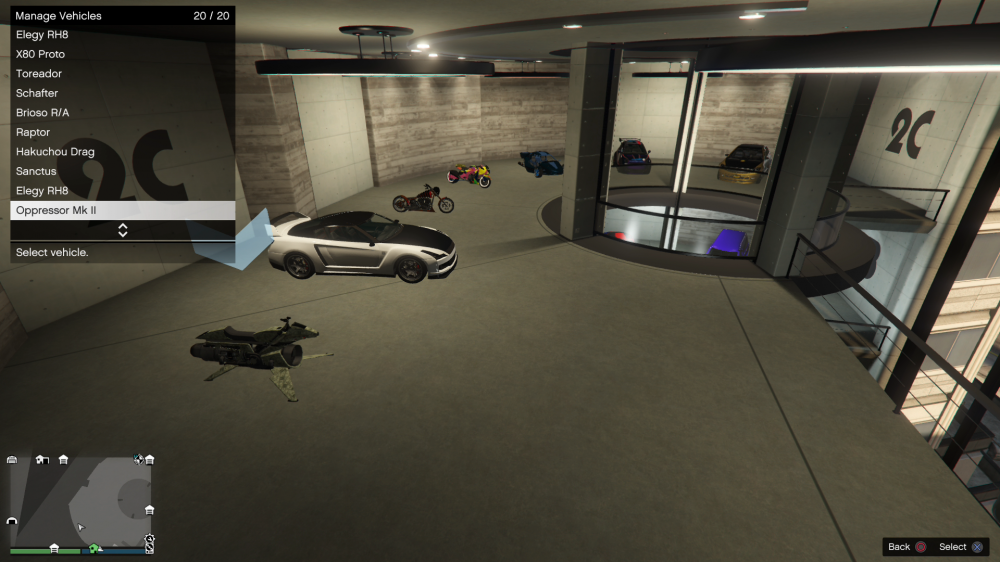Choose the Toreador entry
The width and height of the screenshot is (1000, 562).
122,74
